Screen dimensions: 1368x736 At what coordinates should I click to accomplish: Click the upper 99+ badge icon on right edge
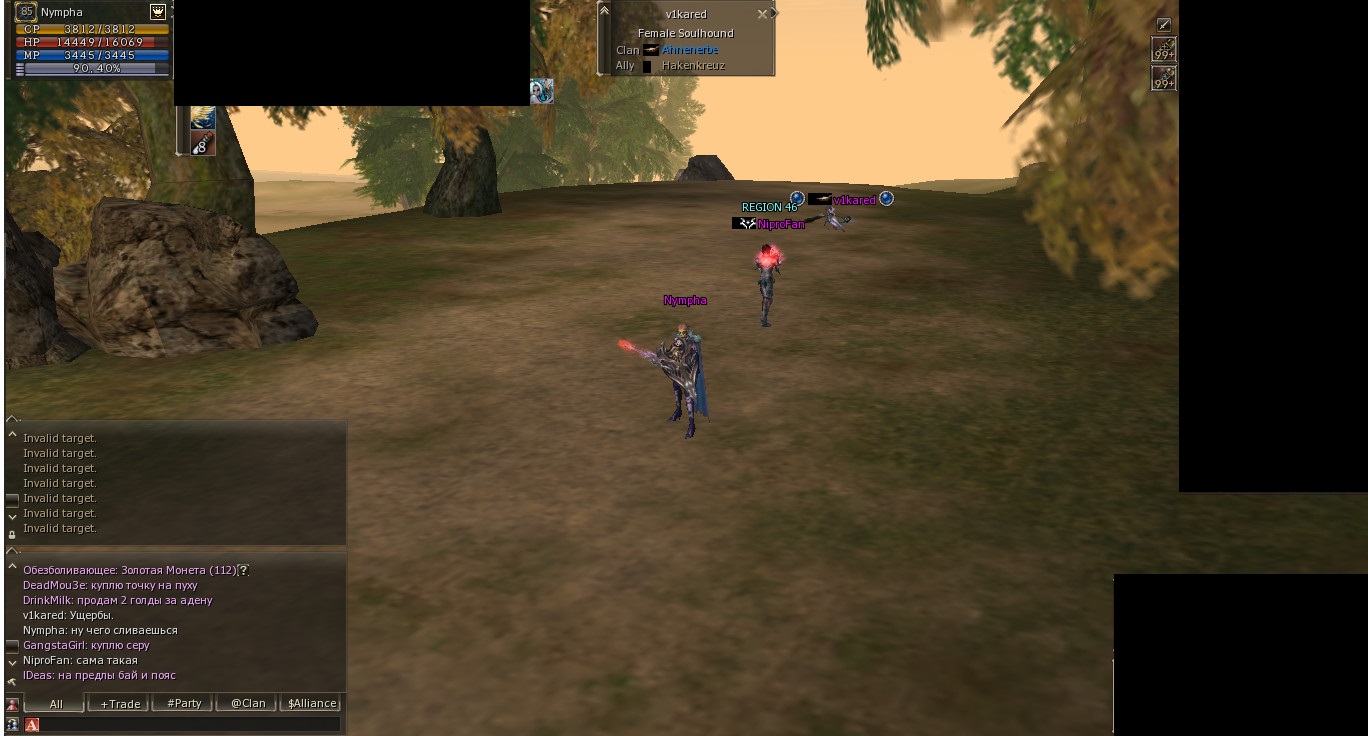pyautogui.click(x=1161, y=49)
